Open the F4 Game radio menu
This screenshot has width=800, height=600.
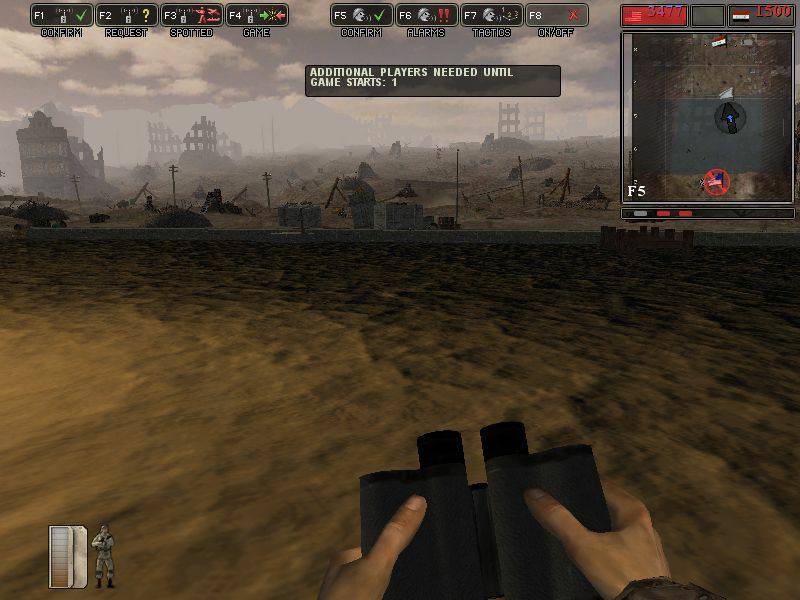256,16
